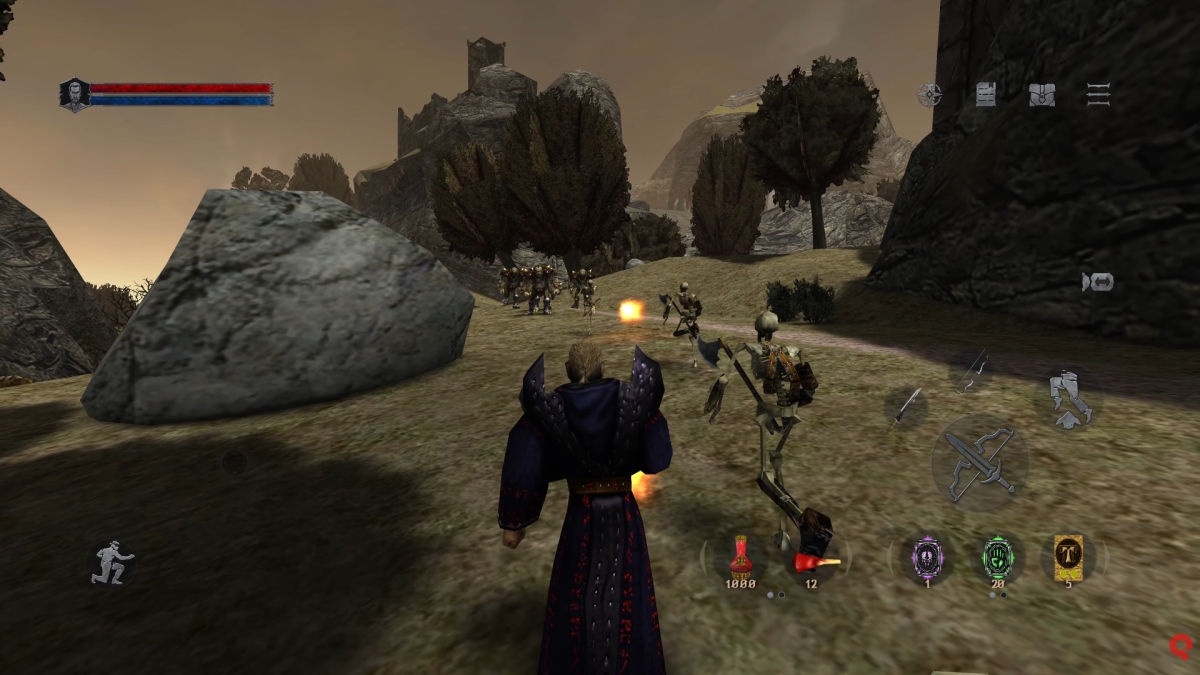Use the red flask item with count 12

812,558
